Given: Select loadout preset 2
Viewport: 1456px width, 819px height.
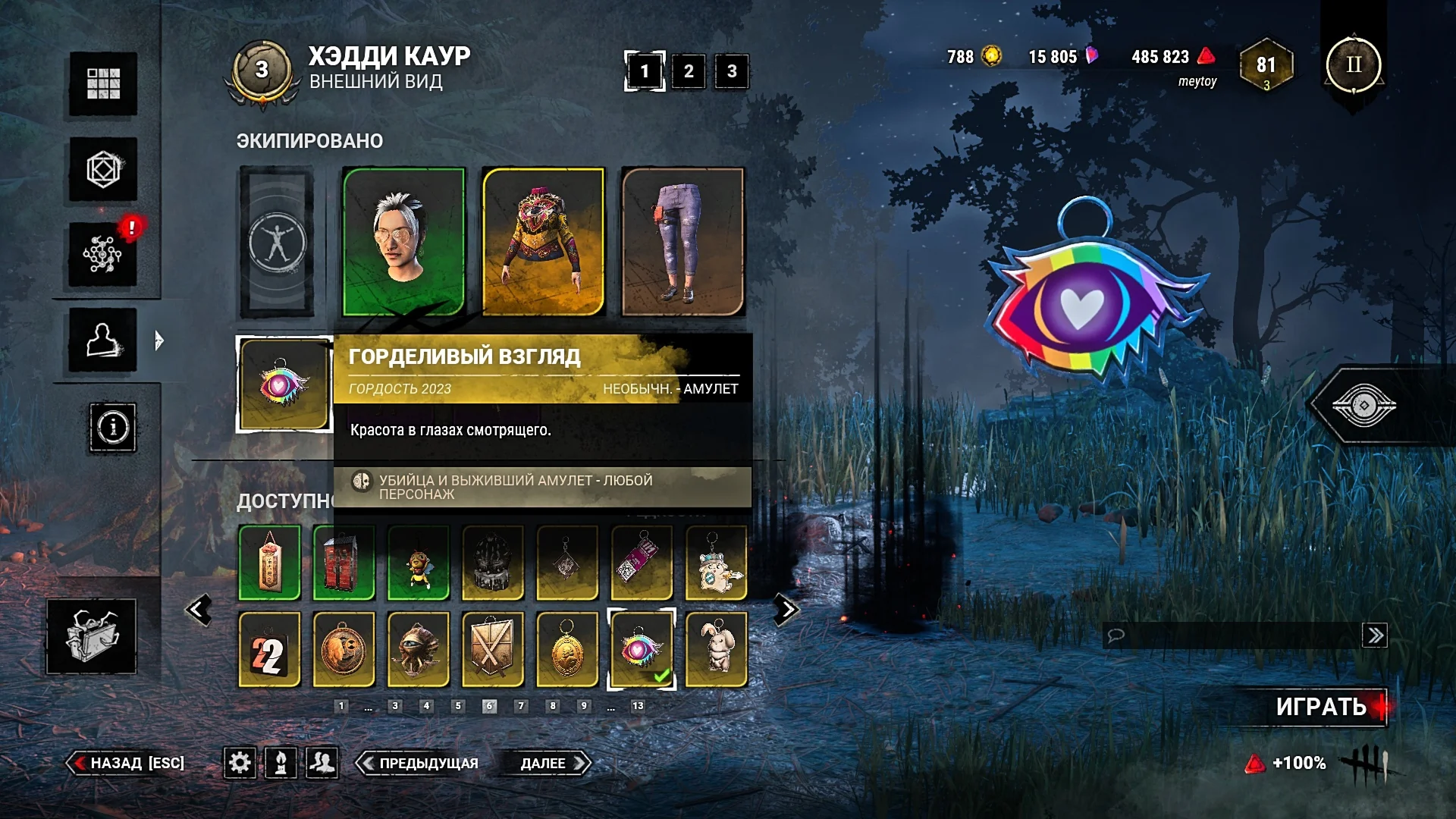Looking at the screenshot, I should coord(689,70).
